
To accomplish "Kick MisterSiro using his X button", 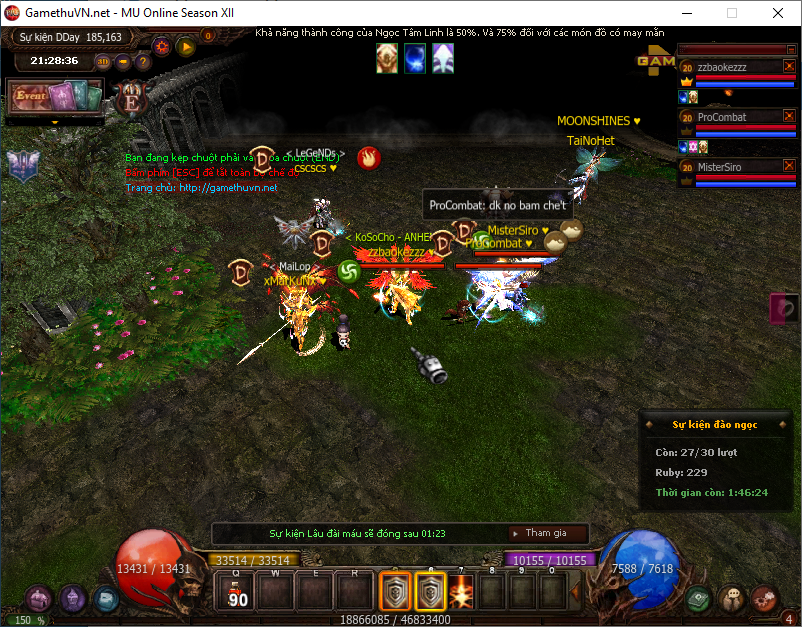I will click(788, 166).
